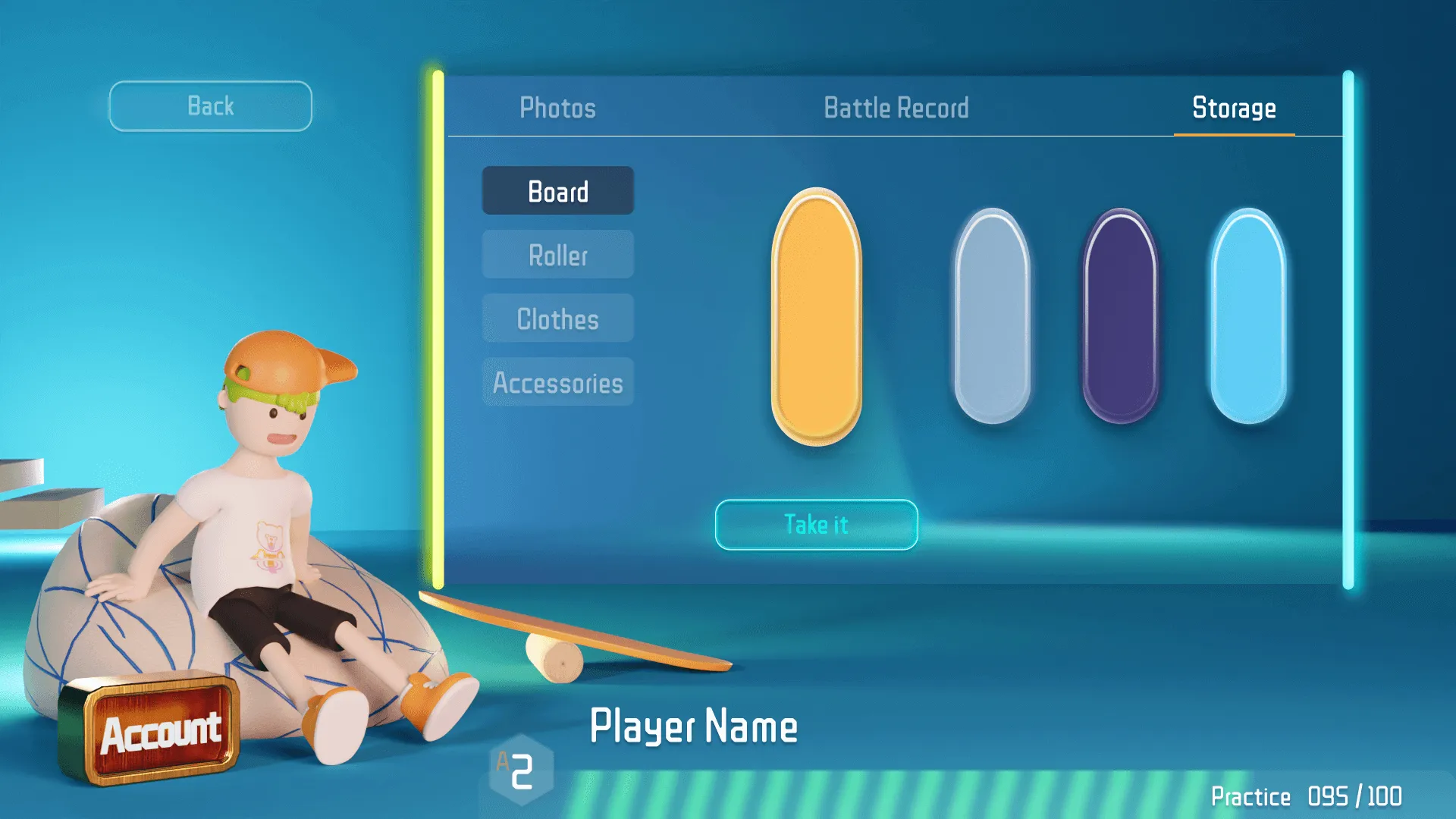Open the Clothes category
1456x819 pixels.
coord(557,319)
